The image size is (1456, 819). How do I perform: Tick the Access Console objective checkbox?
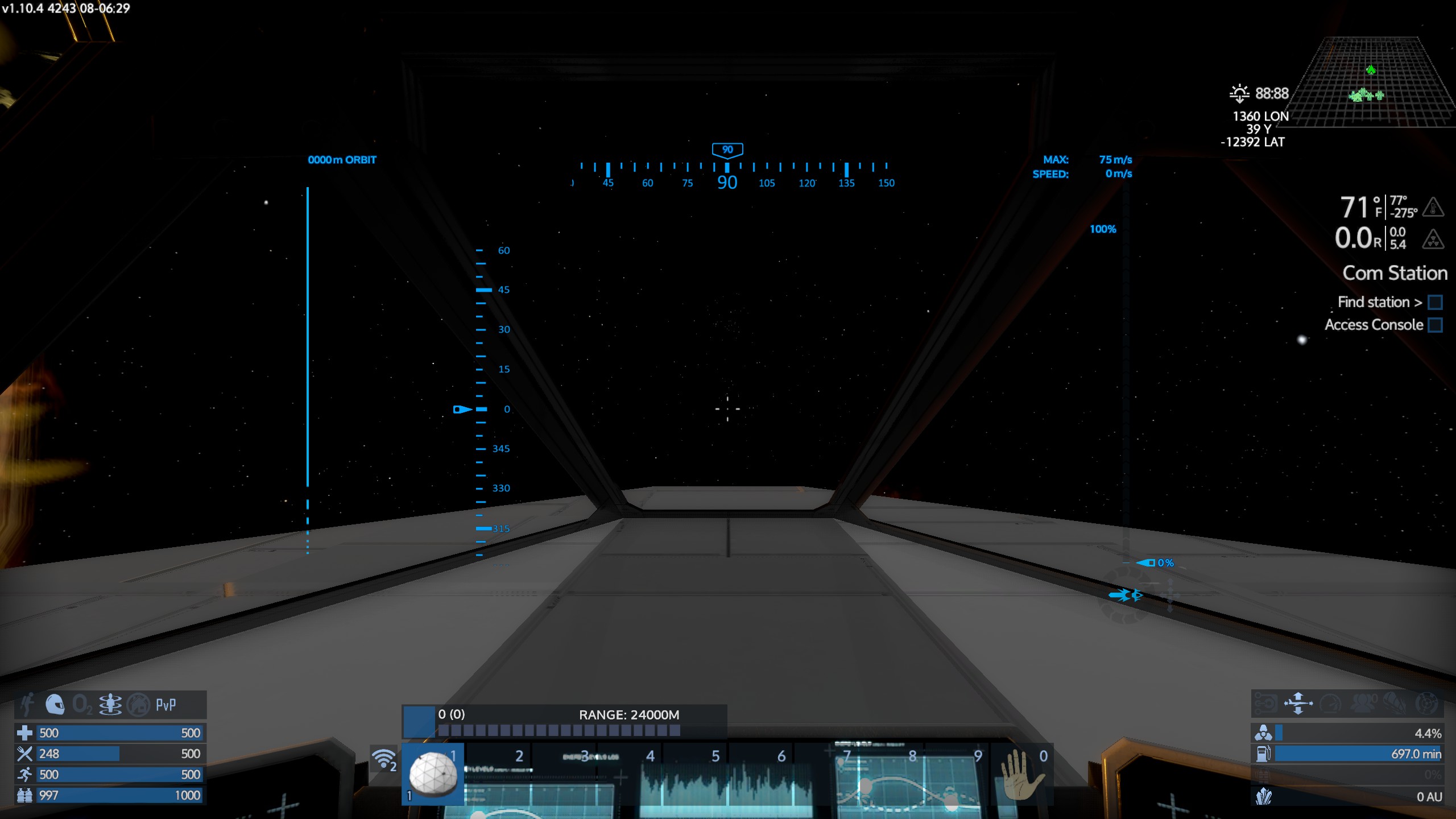coord(1435,325)
